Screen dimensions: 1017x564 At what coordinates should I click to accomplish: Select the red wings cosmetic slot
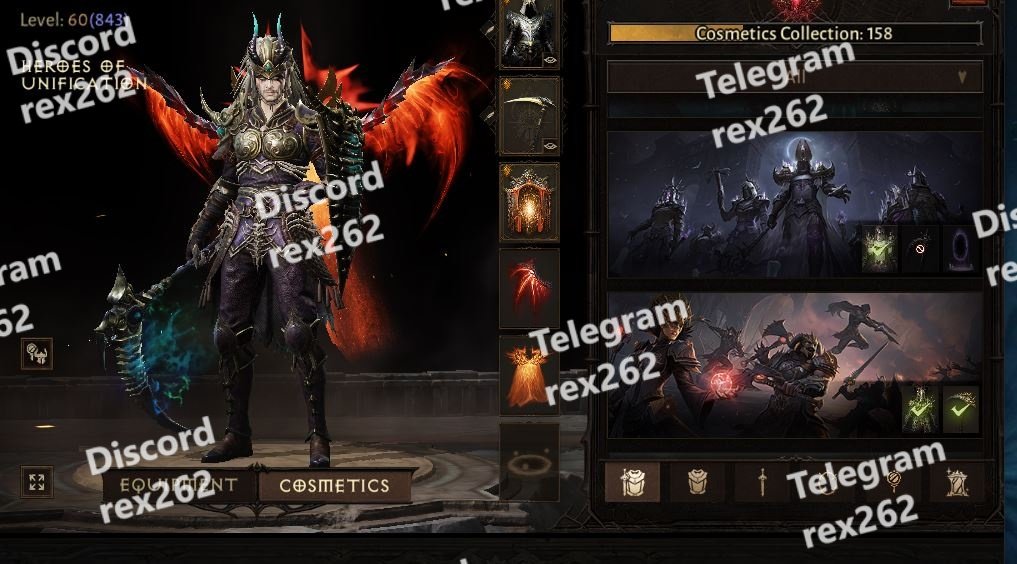pos(529,288)
